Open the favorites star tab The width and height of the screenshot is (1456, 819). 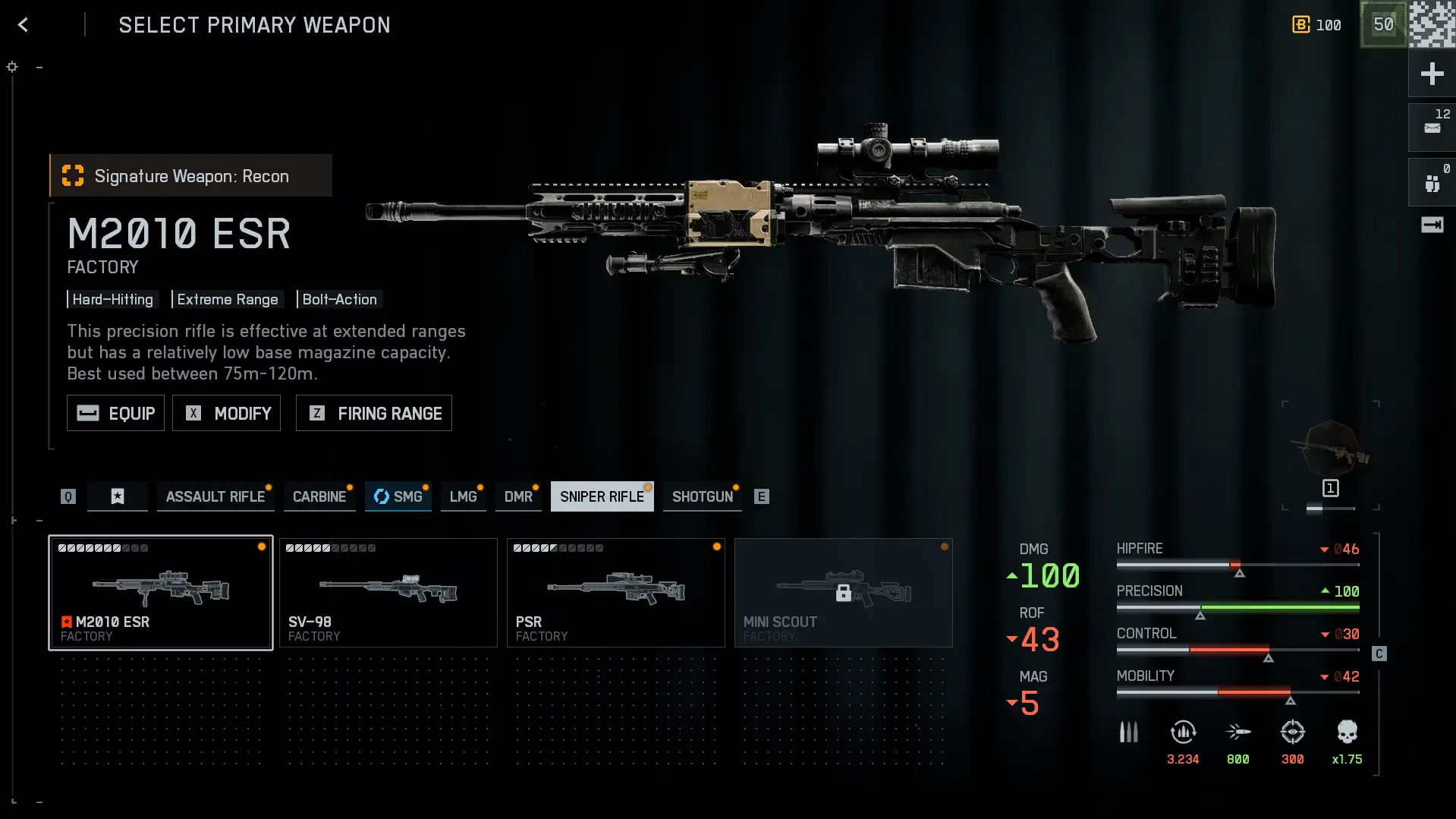118,496
